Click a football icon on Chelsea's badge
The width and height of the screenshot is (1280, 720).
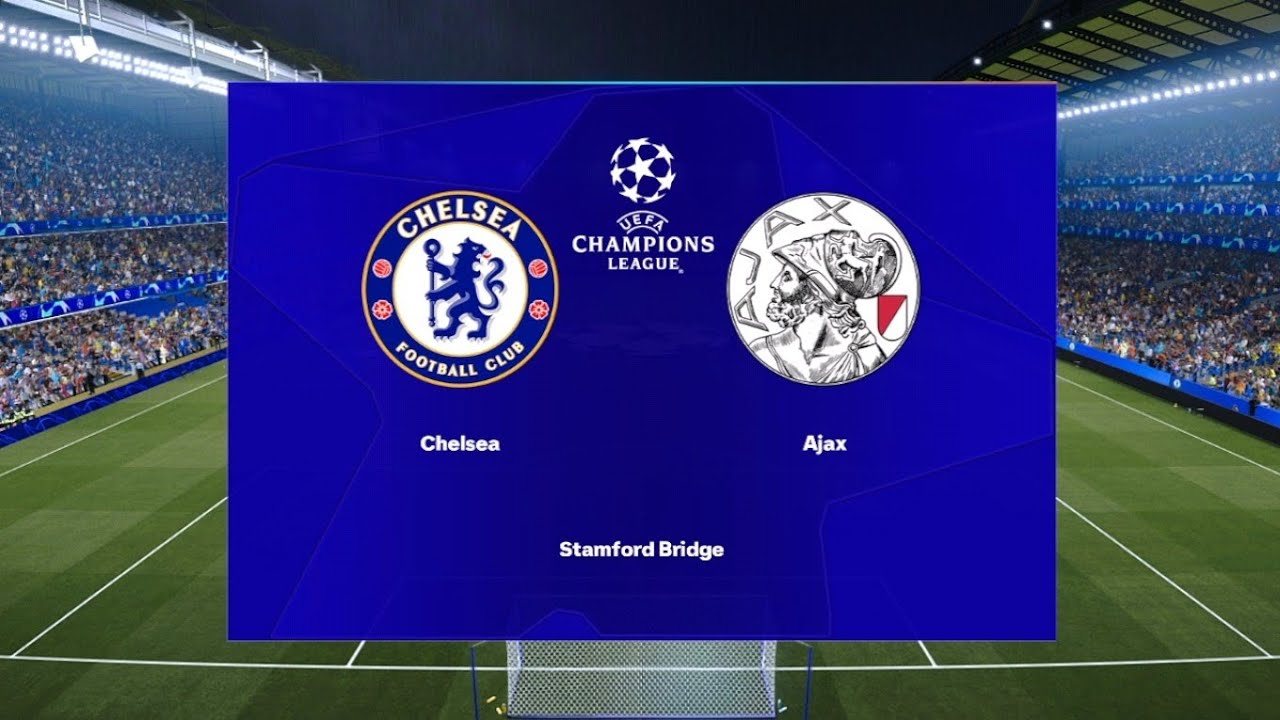pos(383,265)
